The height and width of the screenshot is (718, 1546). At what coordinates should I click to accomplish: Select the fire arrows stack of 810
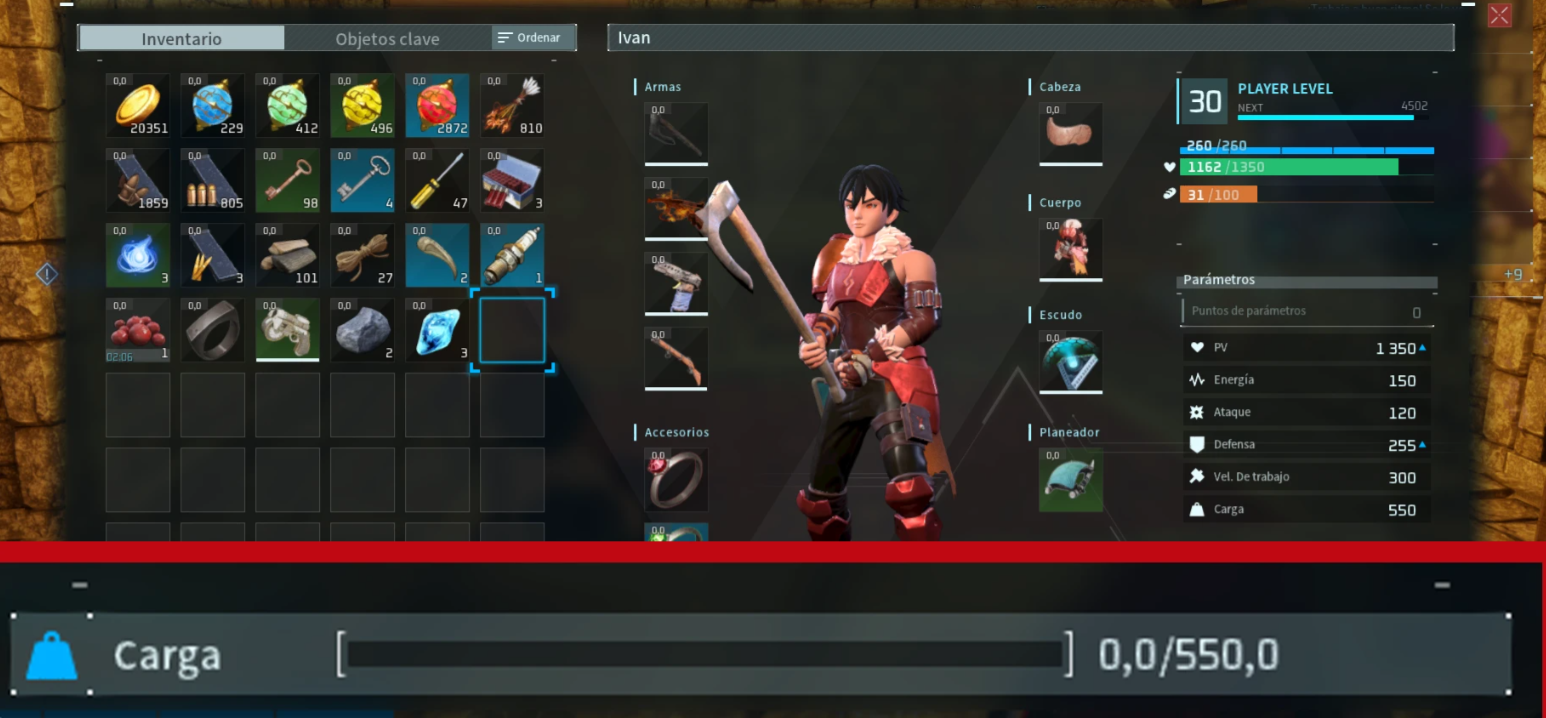click(512, 105)
